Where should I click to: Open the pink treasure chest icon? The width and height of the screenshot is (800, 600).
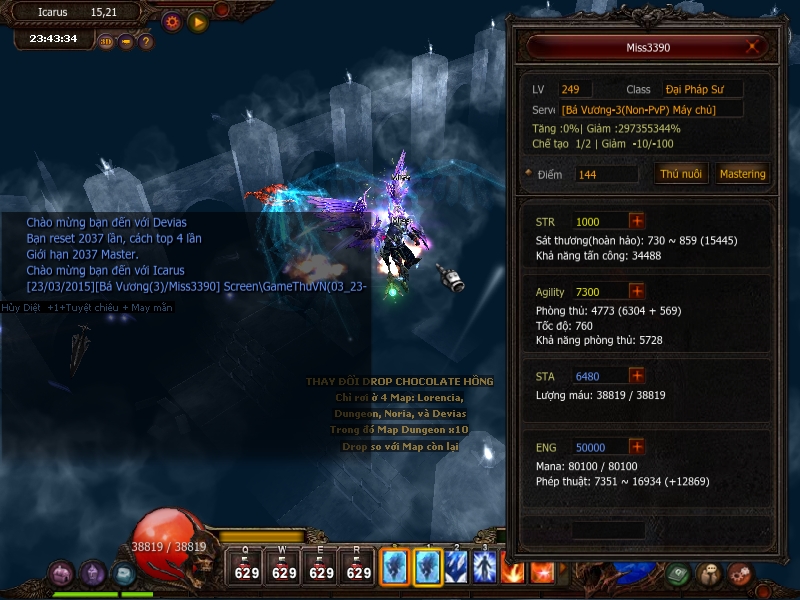[61, 574]
